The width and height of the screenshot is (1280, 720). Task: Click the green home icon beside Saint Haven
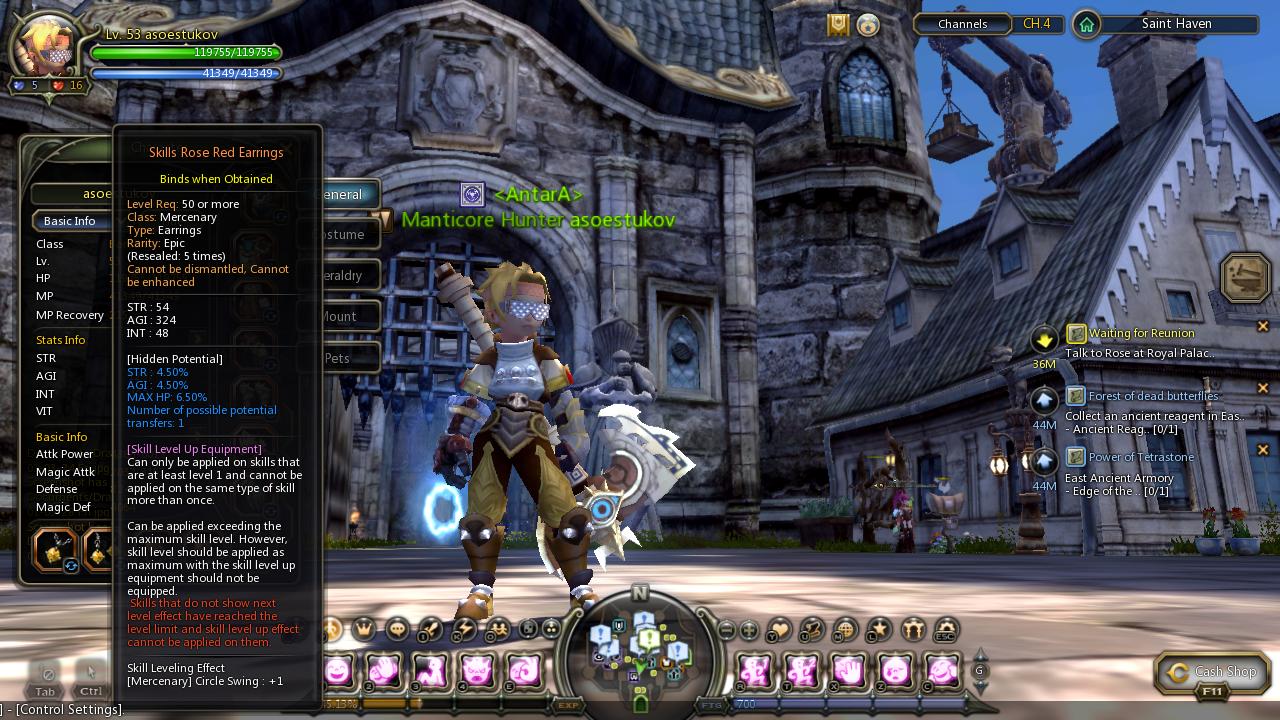coord(1086,24)
